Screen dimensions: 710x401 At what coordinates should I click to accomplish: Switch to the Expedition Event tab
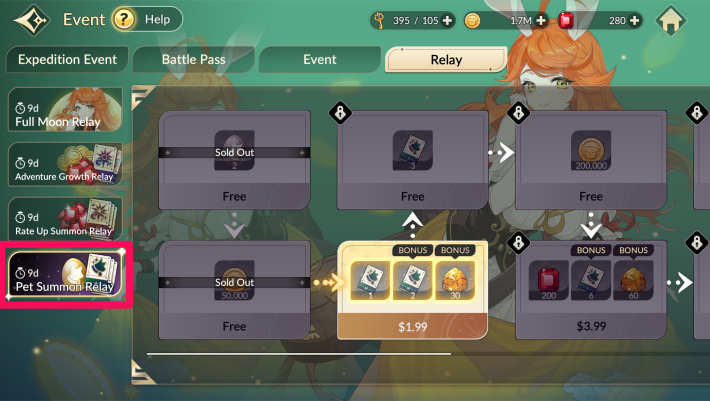67,60
